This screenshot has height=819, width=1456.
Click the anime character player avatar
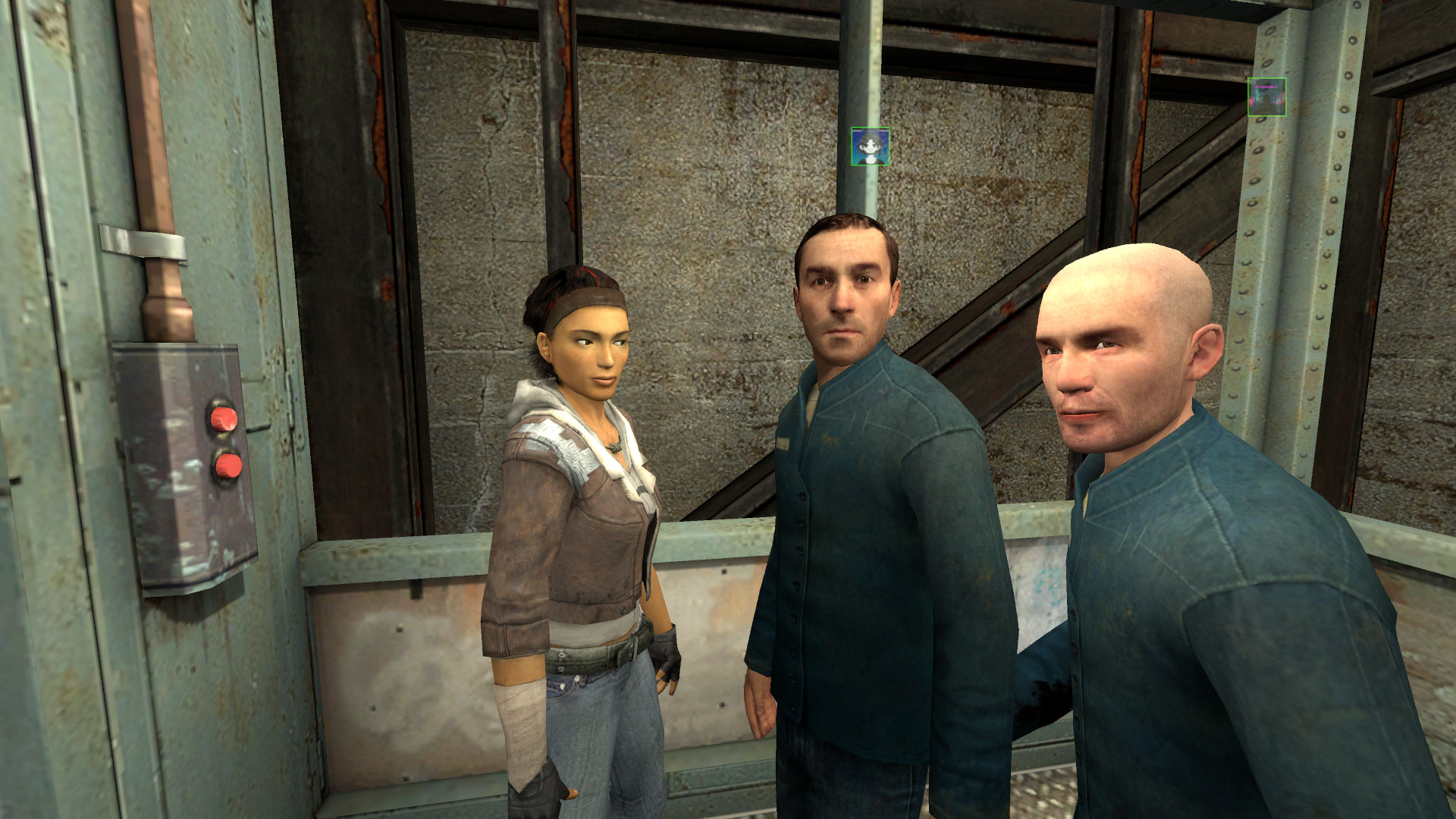pyautogui.click(x=870, y=146)
